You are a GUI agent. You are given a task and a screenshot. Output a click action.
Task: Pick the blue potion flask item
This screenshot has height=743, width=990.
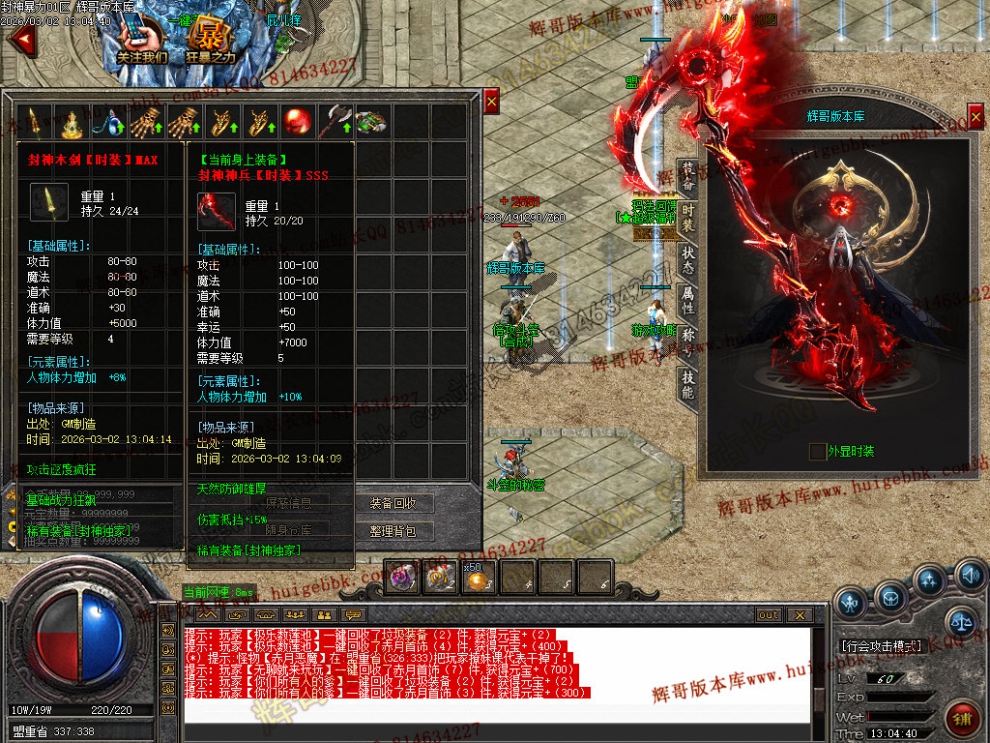[107, 122]
